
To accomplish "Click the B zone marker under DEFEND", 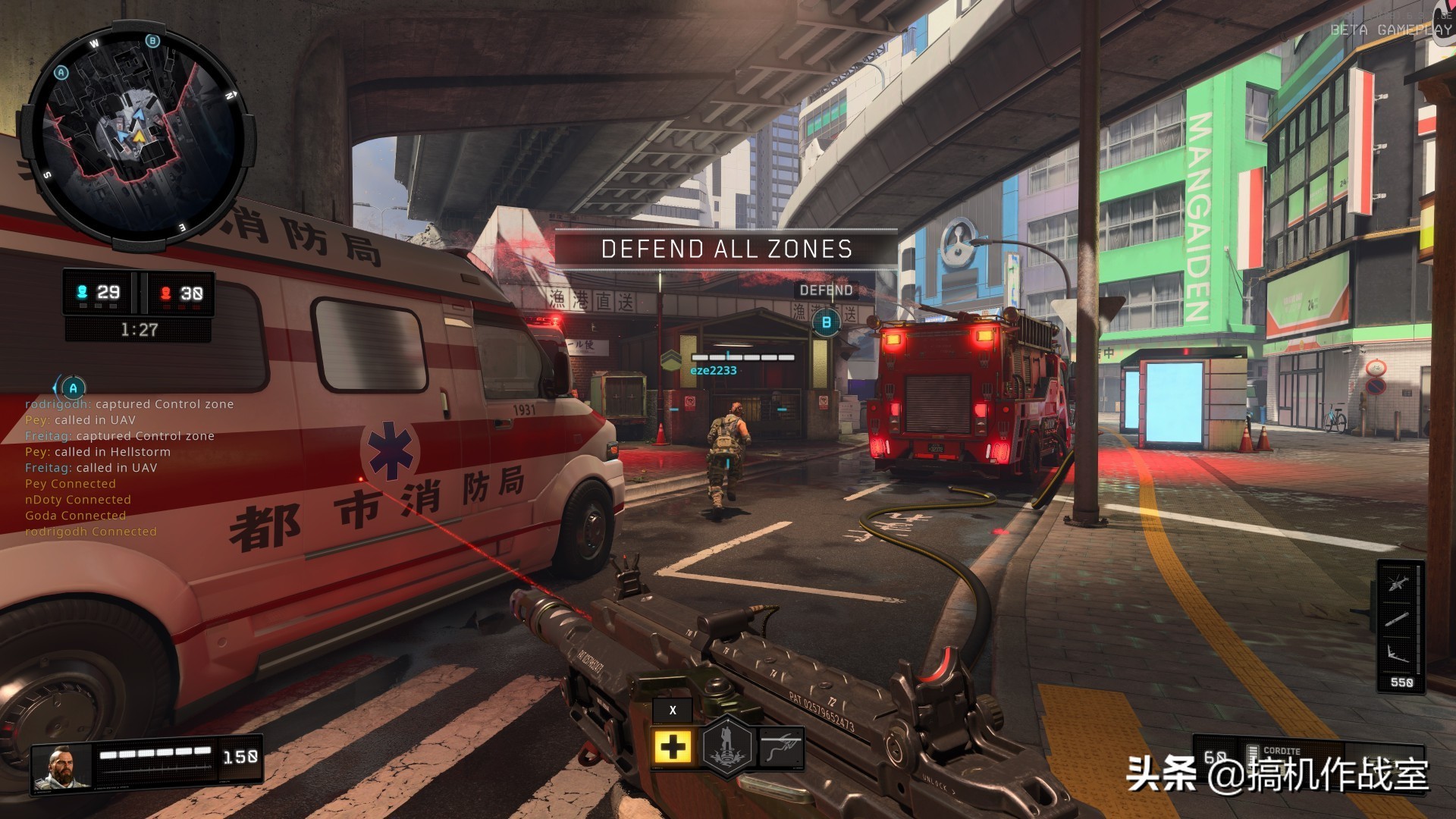I will point(826,322).
